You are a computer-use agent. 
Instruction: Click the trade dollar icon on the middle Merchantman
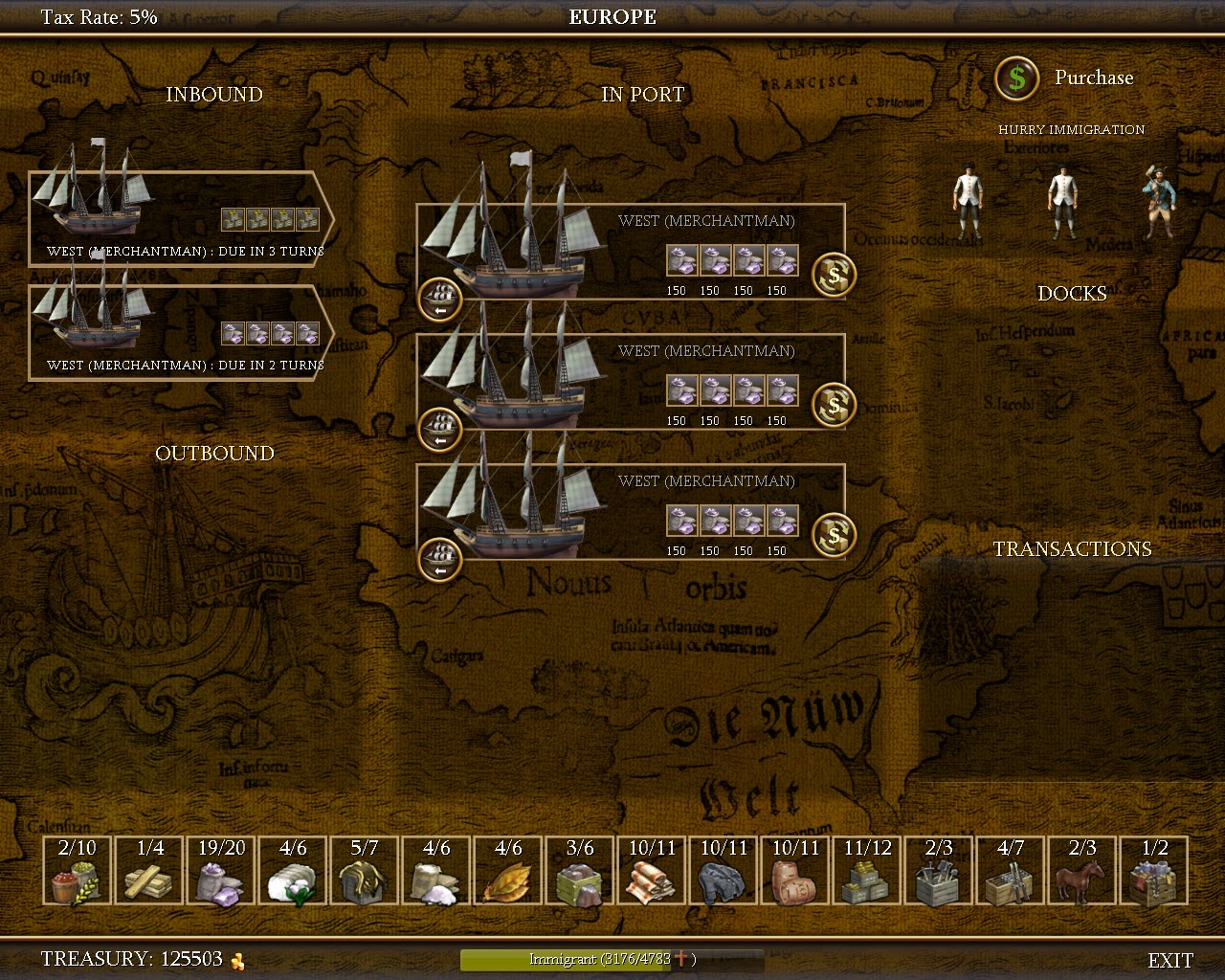832,405
